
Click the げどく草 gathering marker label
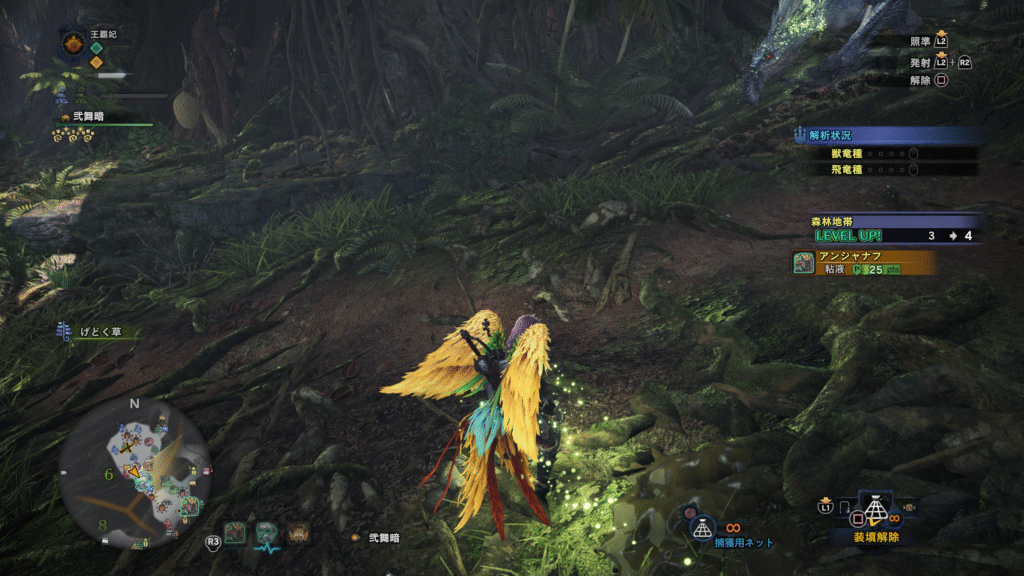[x=96, y=332]
